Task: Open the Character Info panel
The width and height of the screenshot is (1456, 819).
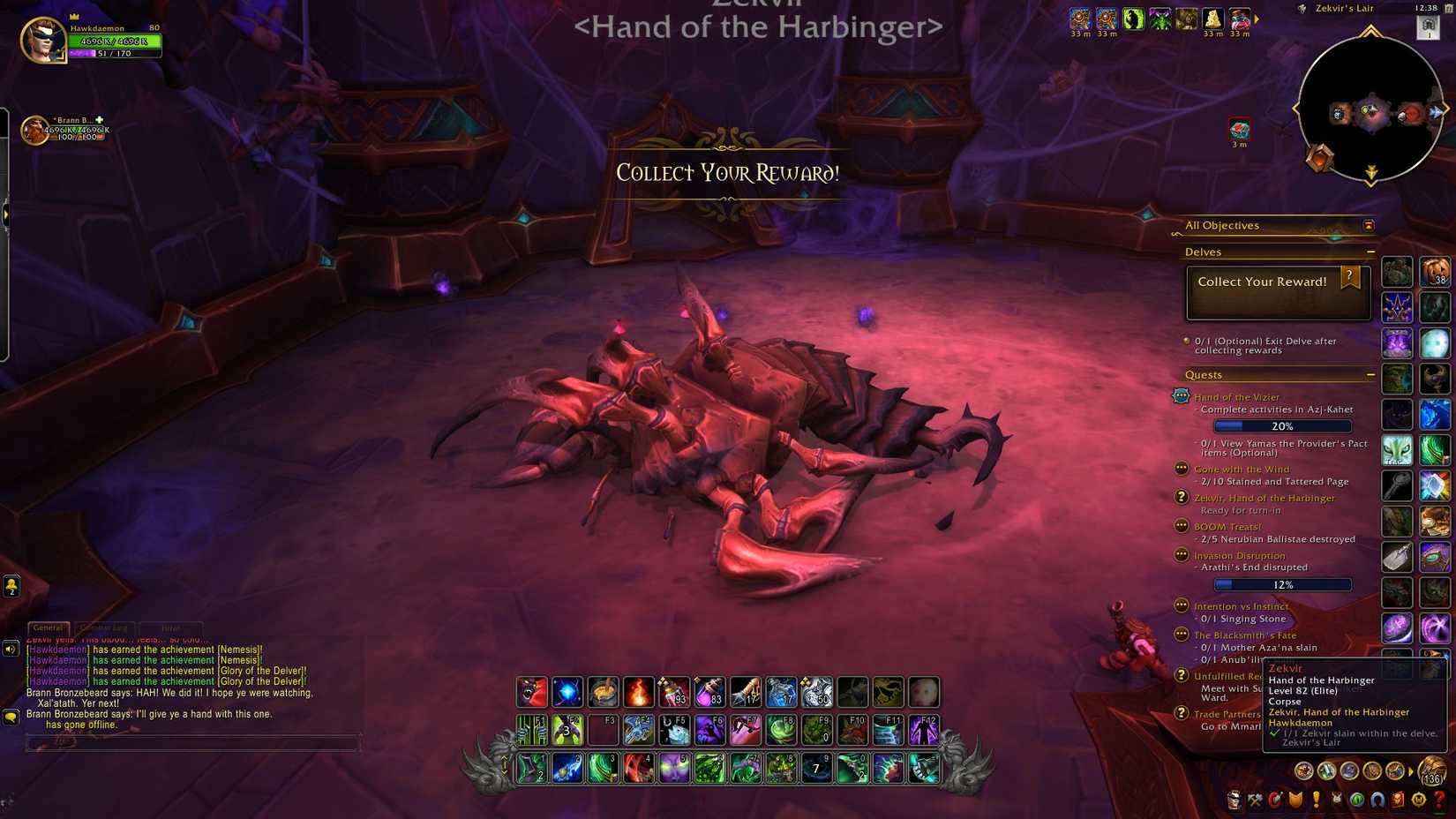Action: click(x=1233, y=800)
